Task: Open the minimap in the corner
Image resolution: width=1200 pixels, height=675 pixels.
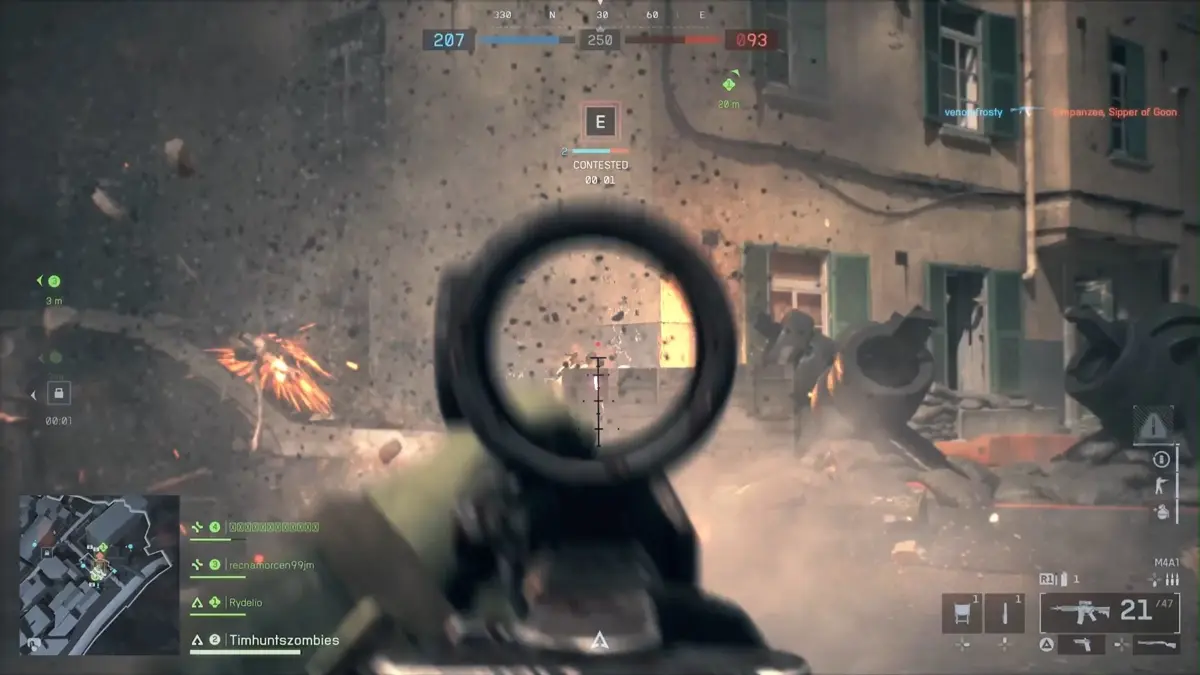Action: click(98, 573)
